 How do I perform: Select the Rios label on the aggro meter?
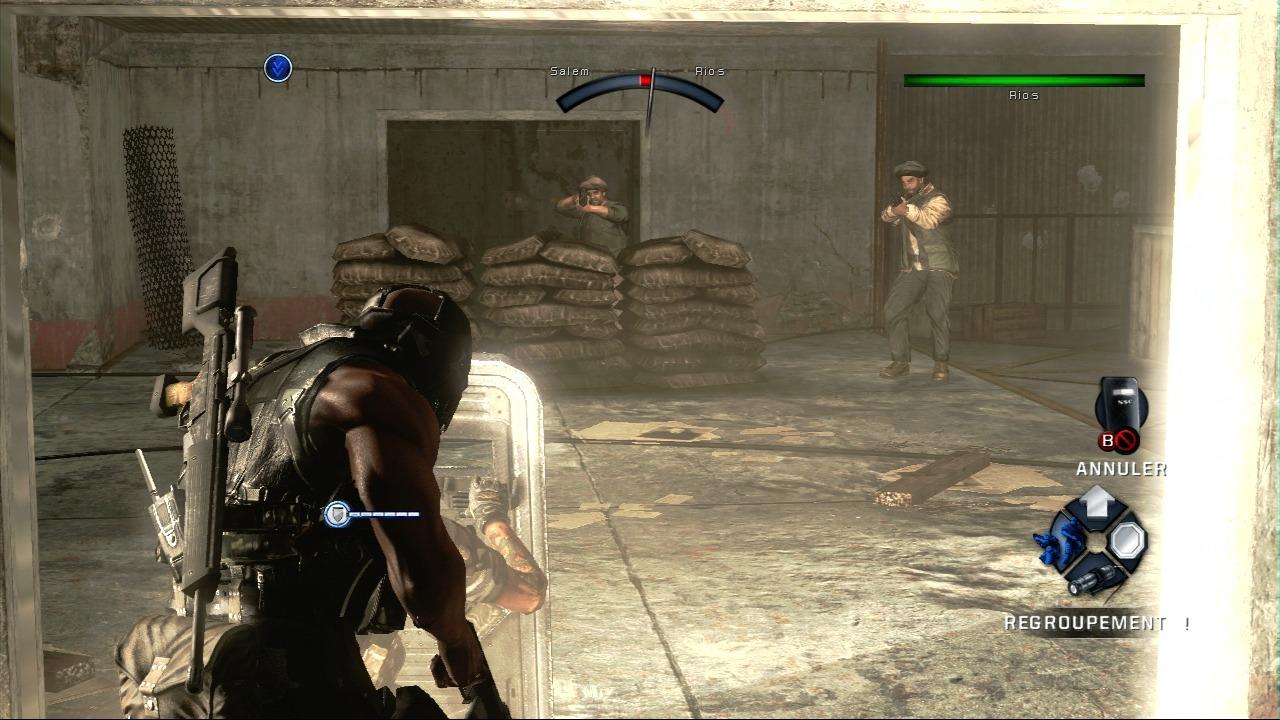[x=708, y=71]
